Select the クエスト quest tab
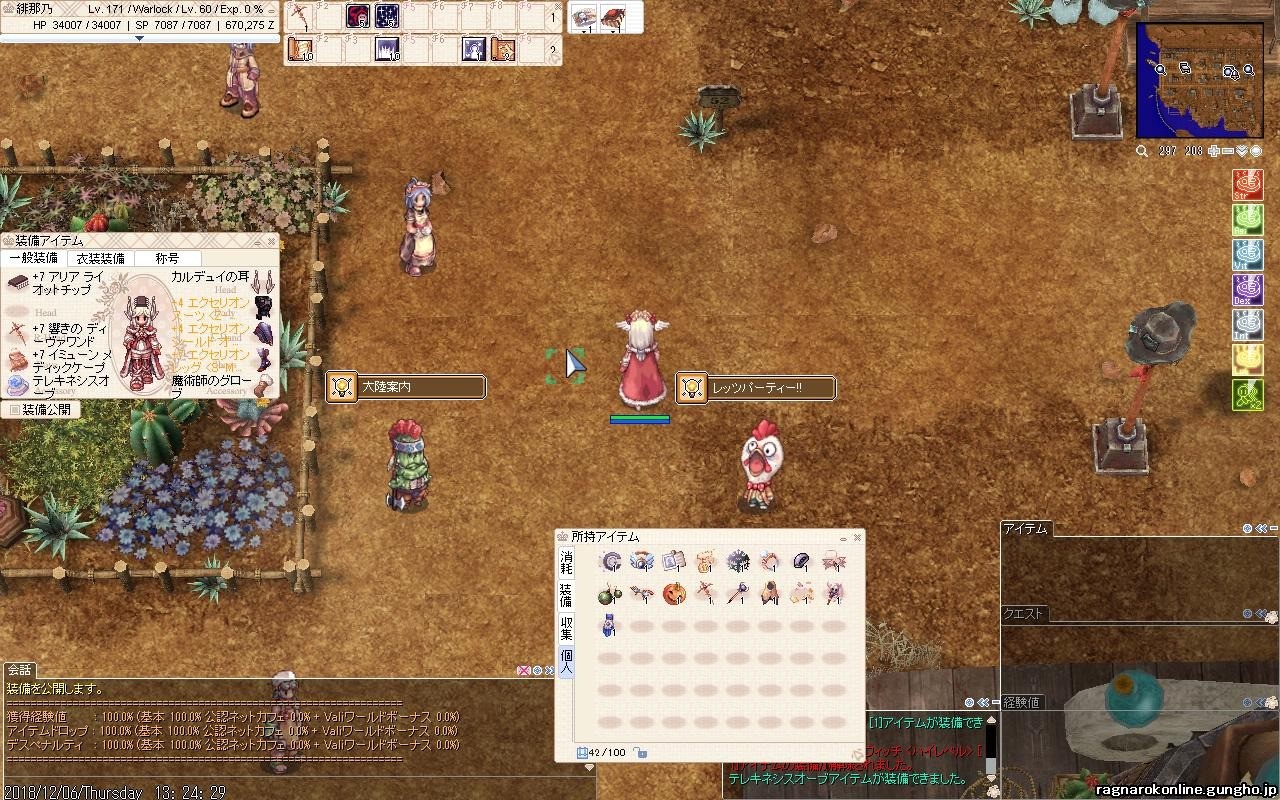Screen dimensions: 1280x800 click(x=1024, y=614)
